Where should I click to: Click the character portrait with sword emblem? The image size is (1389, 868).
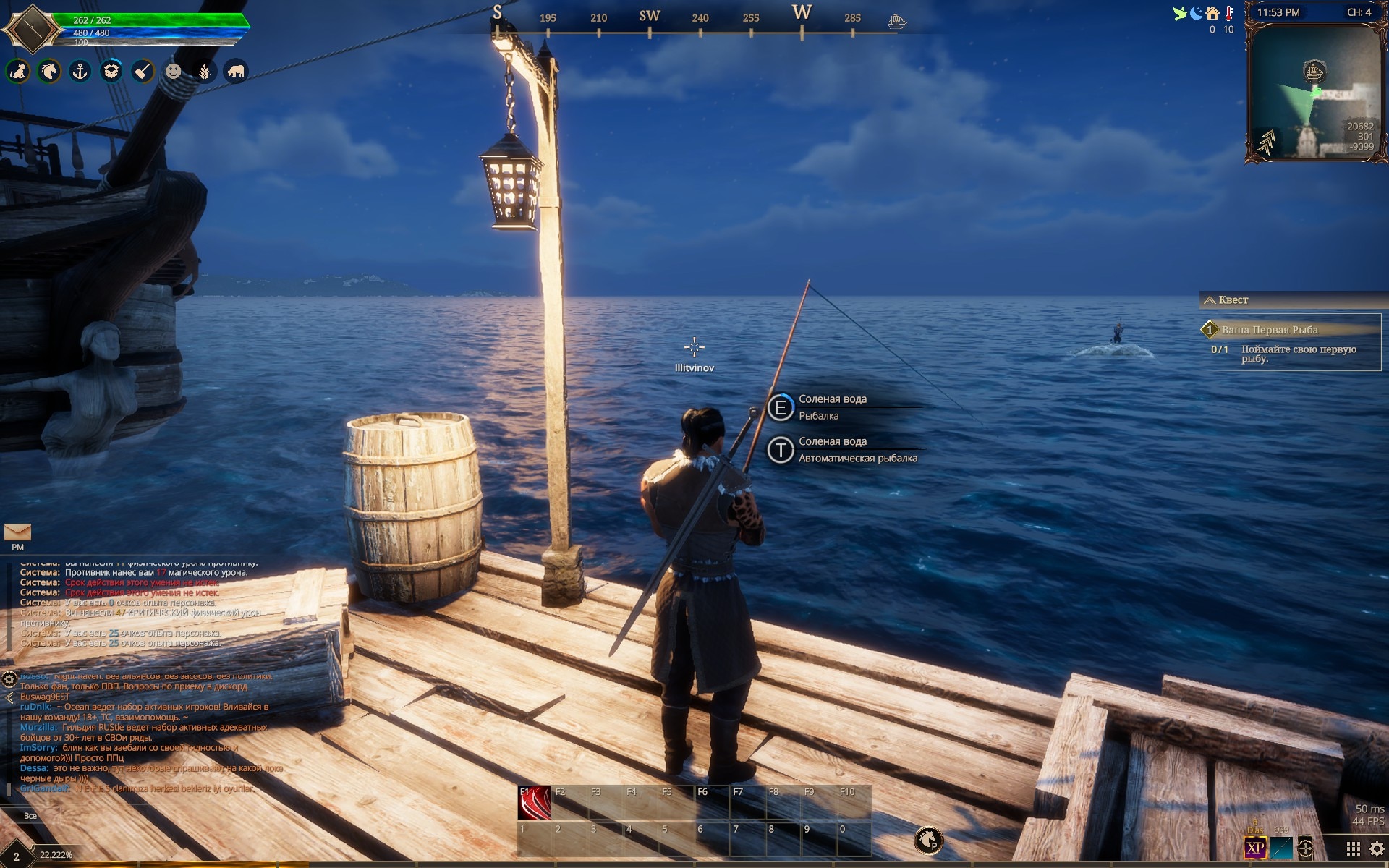point(31,29)
